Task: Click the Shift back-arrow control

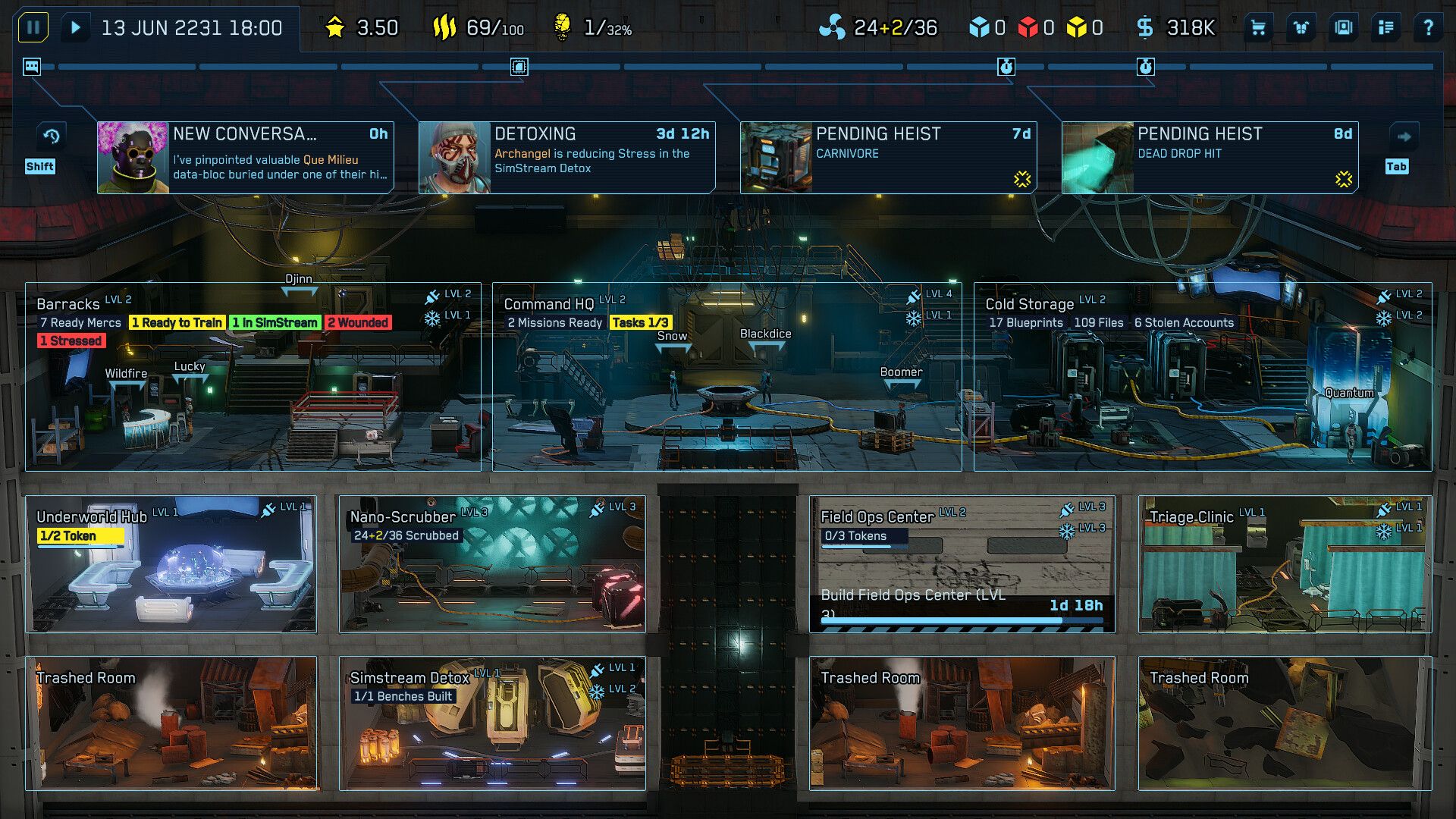Action: pos(50,136)
